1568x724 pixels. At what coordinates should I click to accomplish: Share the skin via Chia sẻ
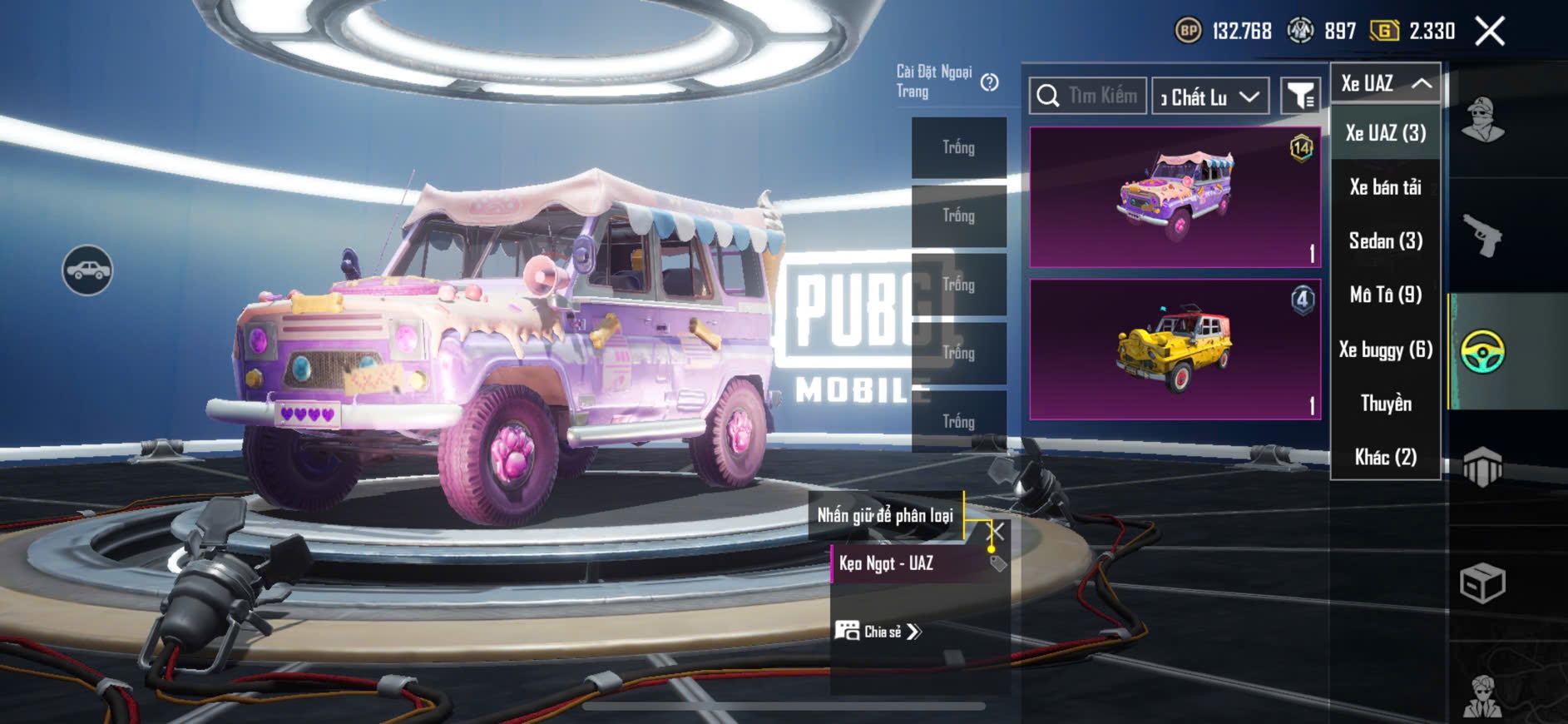pyautogui.click(x=878, y=632)
